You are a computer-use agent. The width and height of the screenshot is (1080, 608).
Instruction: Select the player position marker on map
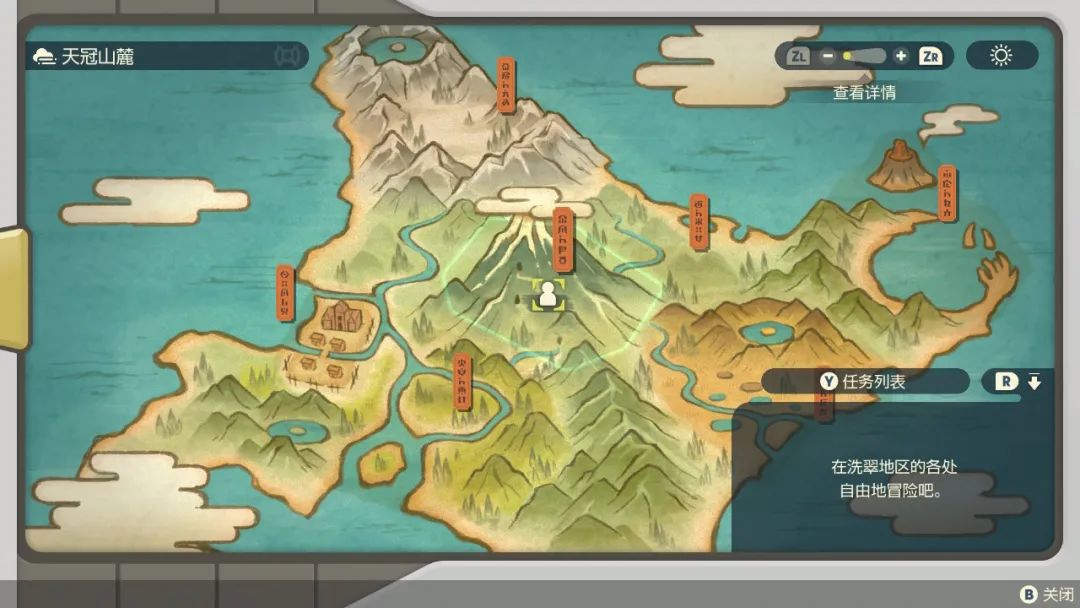547,294
